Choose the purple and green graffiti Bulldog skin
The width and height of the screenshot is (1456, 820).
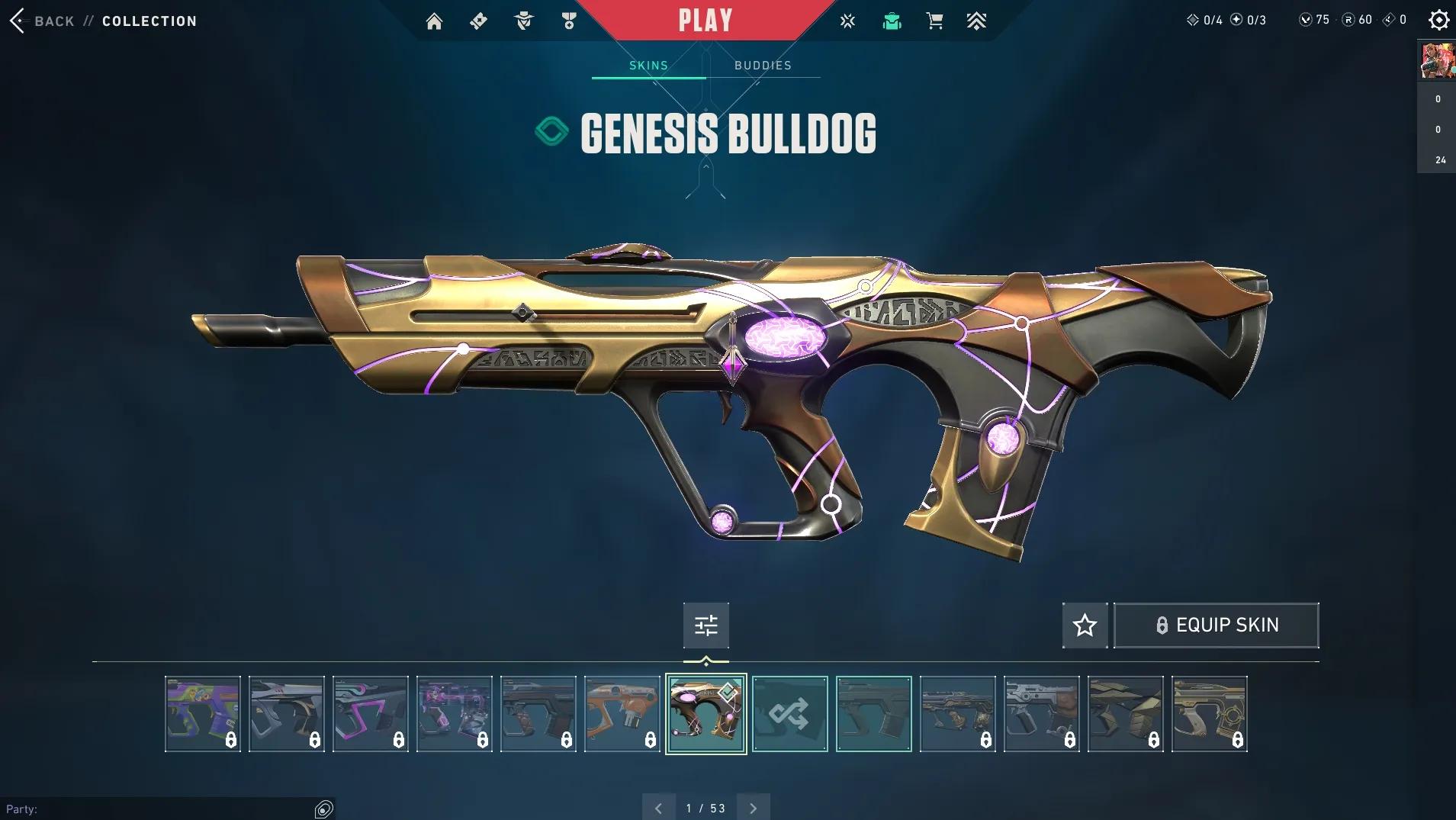(202, 714)
